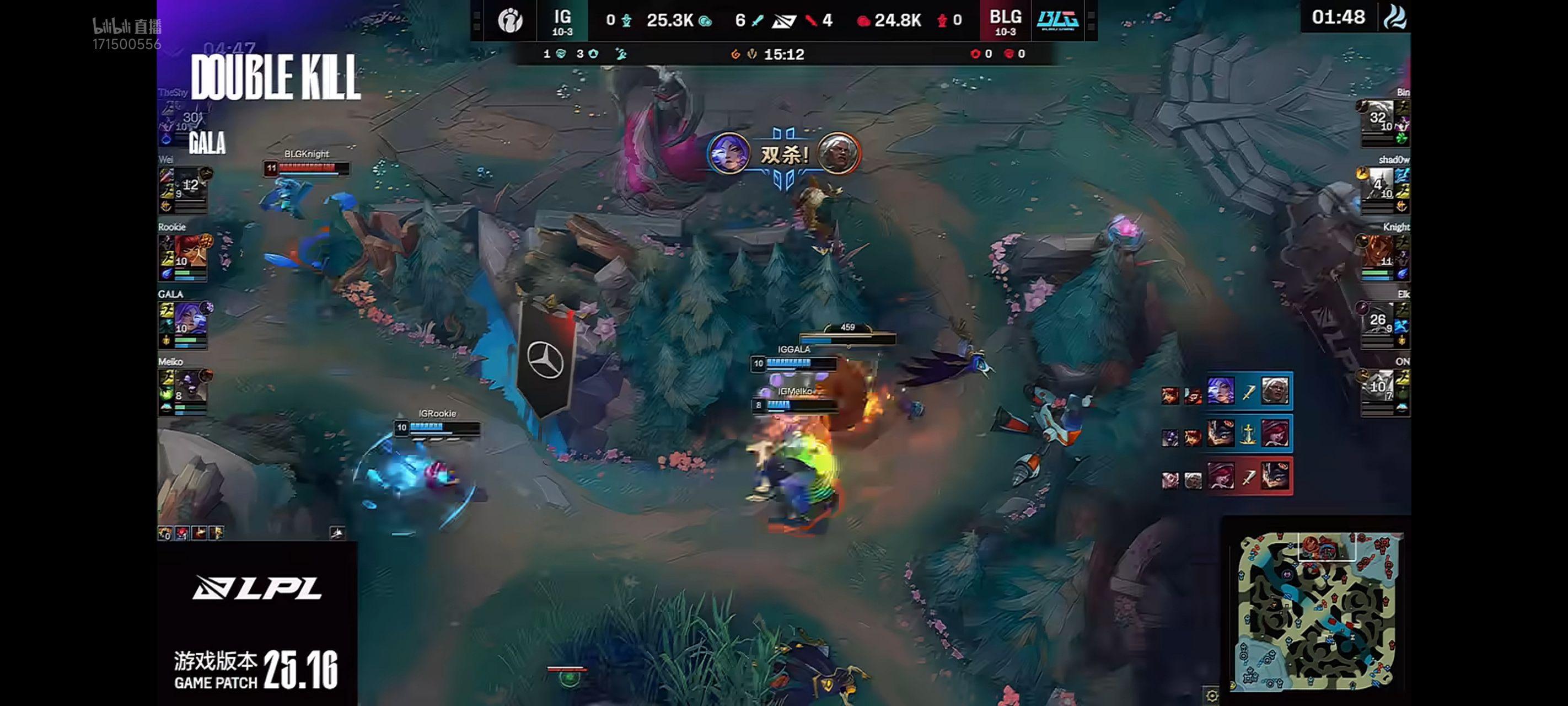1568x706 pixels.
Task: Click the red gem icon above the LPL panel
Action: 182,533
